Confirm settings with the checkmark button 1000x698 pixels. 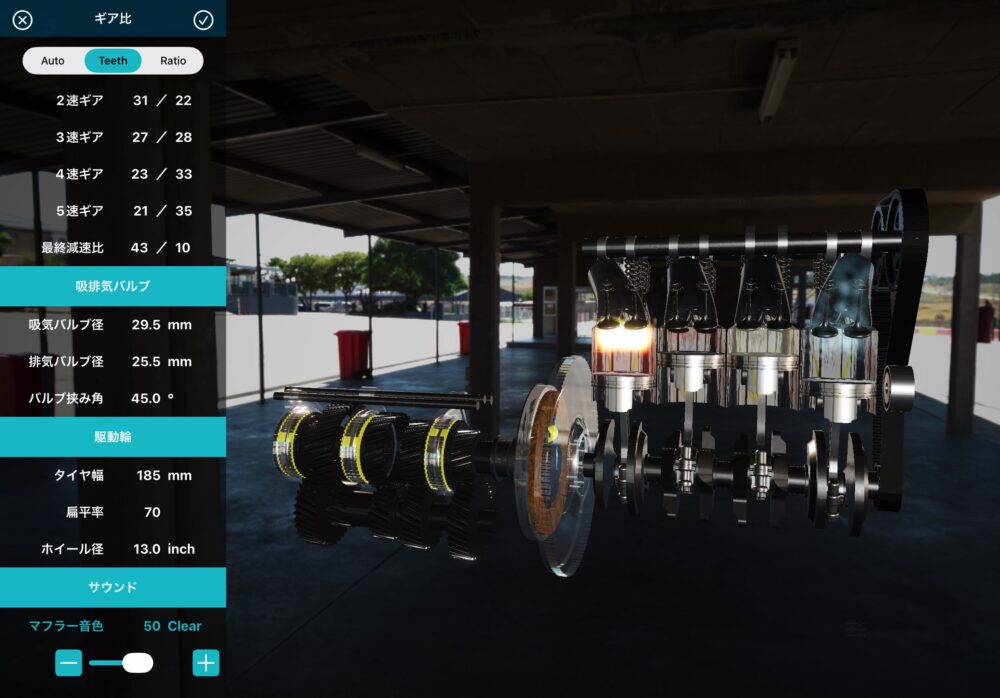click(x=203, y=20)
